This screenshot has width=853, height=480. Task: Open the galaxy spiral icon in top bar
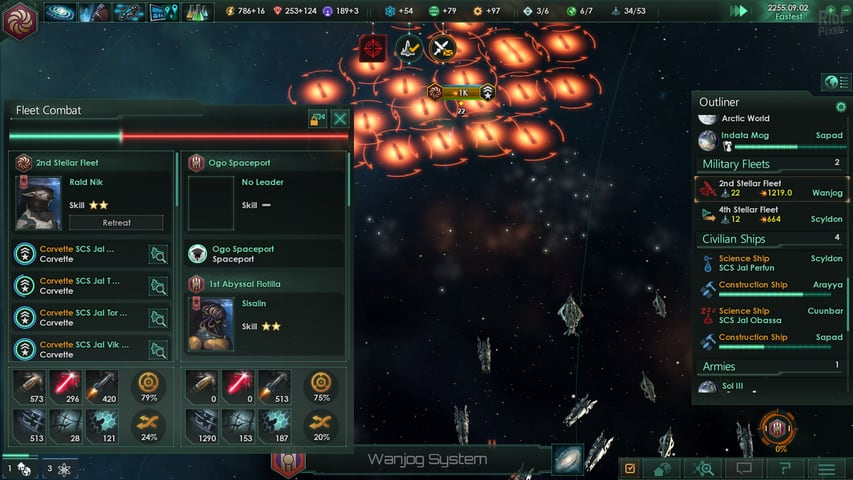[x=60, y=12]
